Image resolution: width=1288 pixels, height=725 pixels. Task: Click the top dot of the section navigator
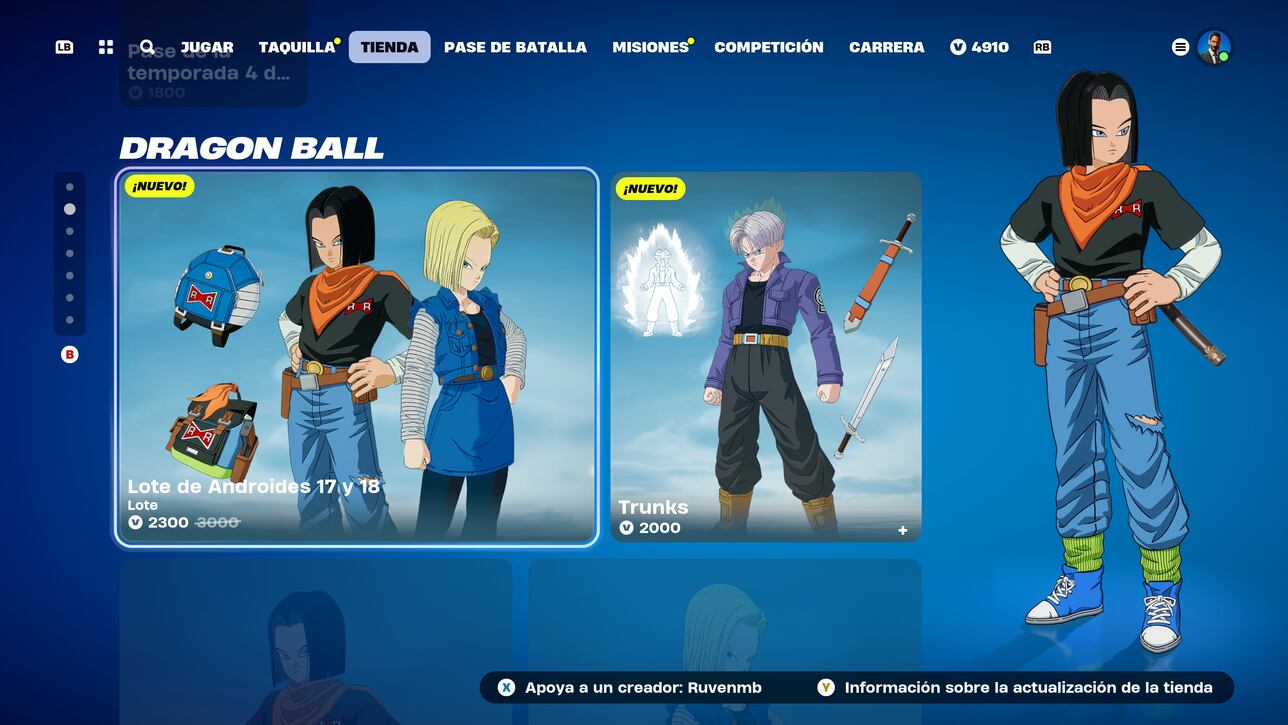pos(69,188)
